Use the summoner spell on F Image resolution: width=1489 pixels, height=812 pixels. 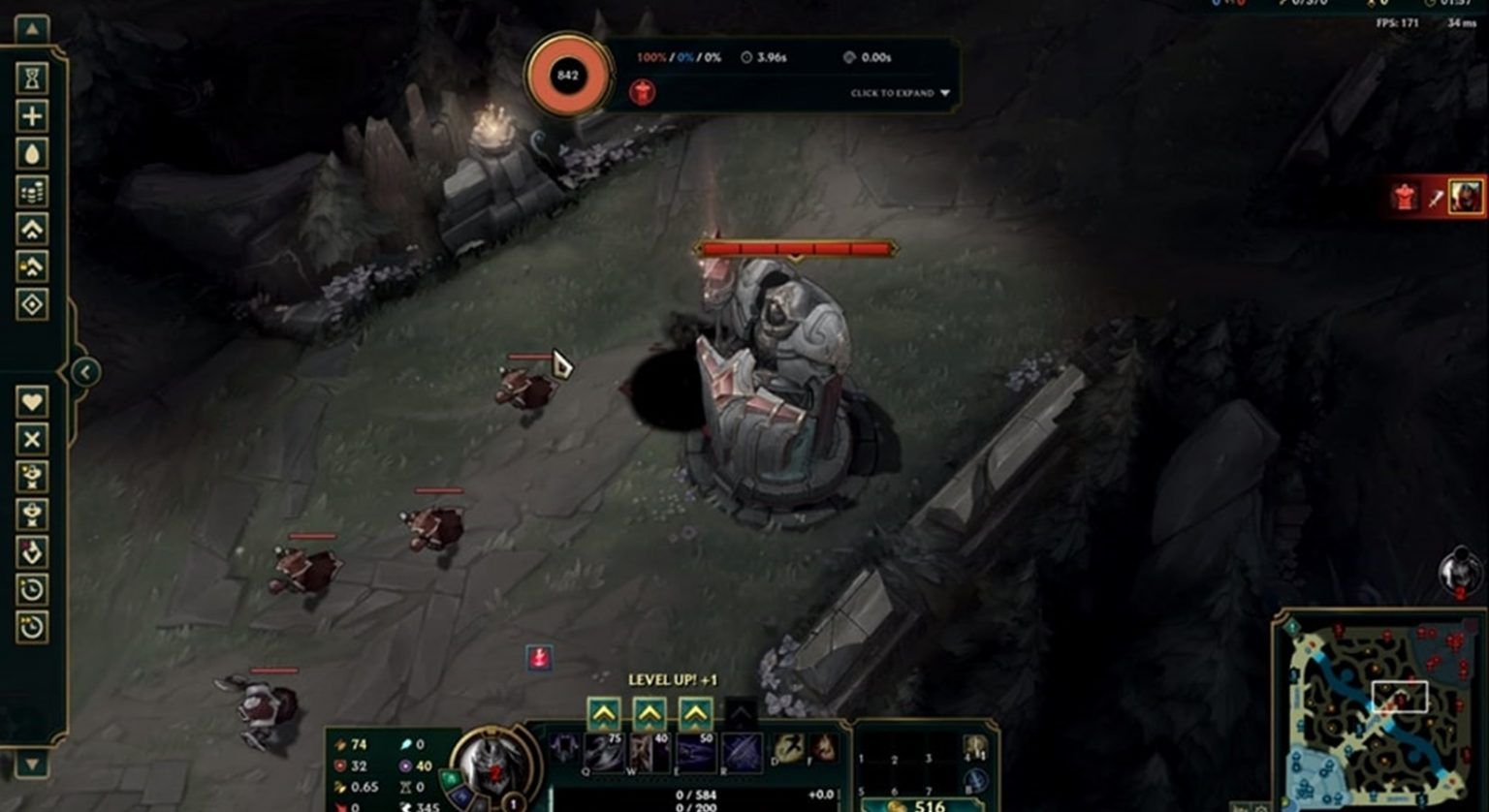click(x=823, y=748)
